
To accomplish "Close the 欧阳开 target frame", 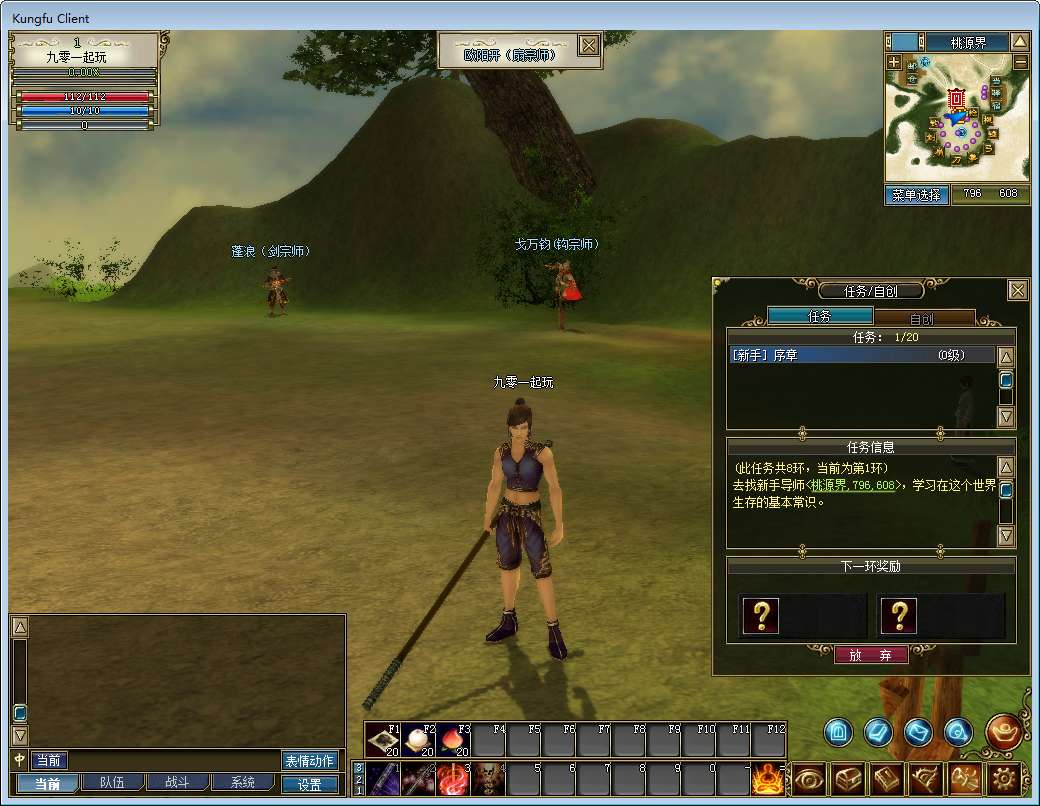I will tap(589, 45).
